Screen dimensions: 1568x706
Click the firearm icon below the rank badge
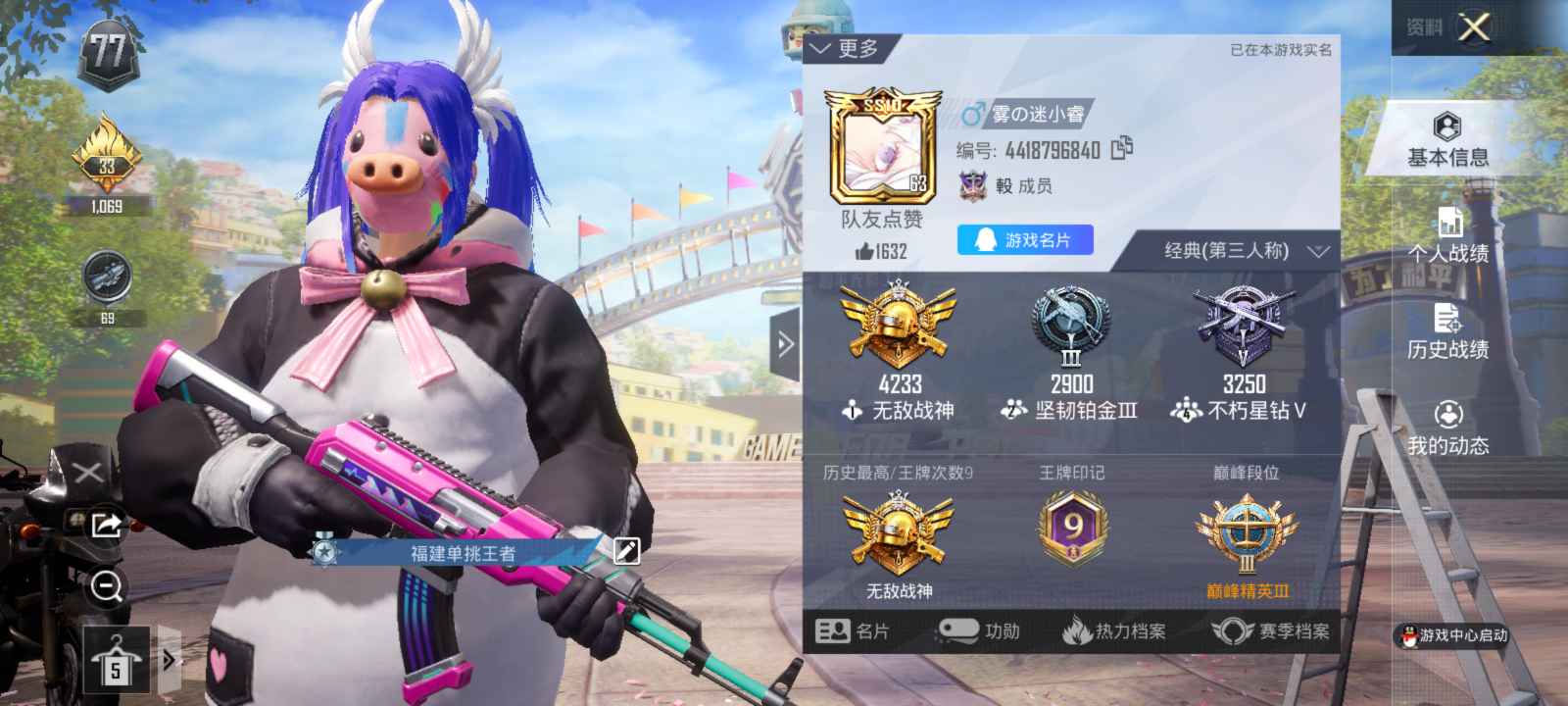110,277
